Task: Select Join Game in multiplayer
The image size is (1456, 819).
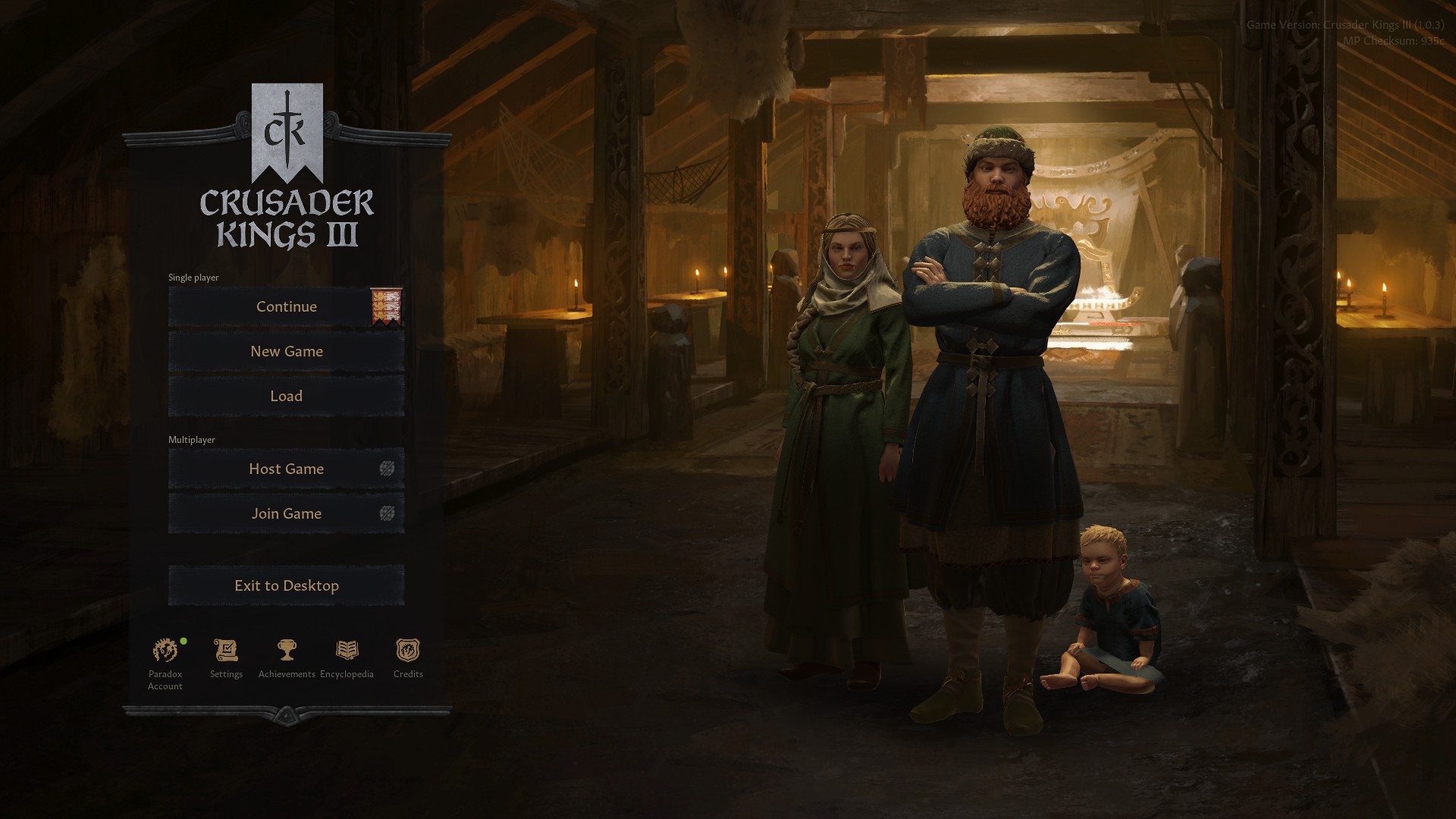Action: coord(286,514)
